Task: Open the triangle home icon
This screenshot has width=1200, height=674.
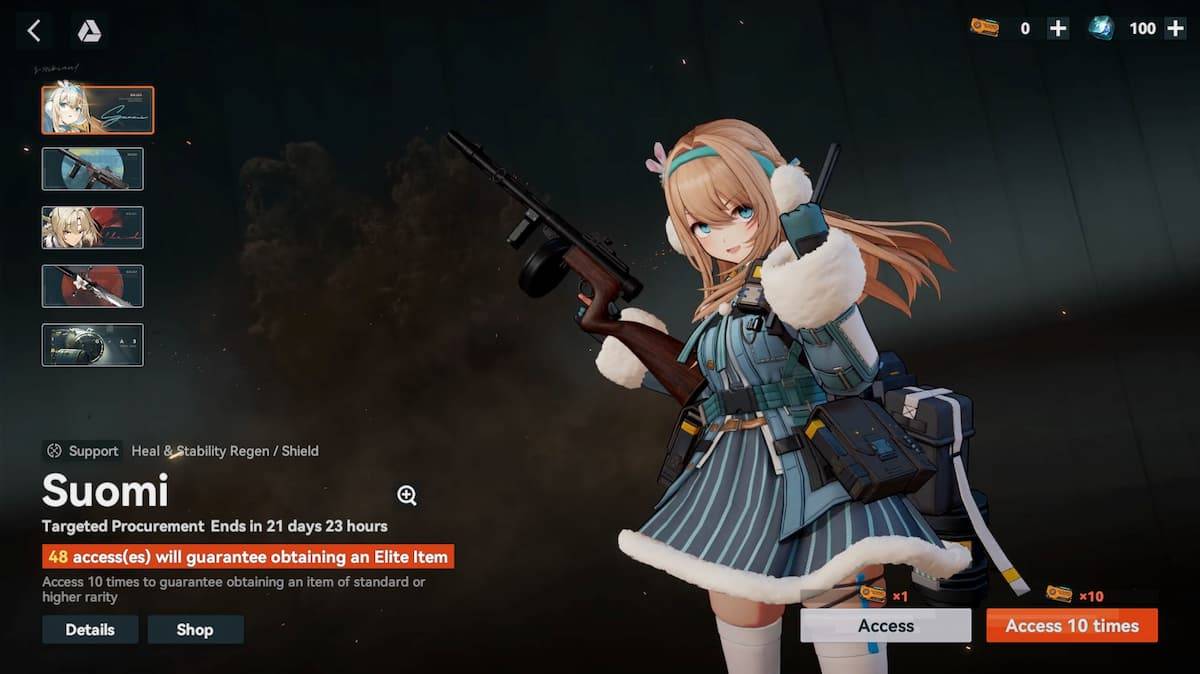Action: click(x=89, y=31)
